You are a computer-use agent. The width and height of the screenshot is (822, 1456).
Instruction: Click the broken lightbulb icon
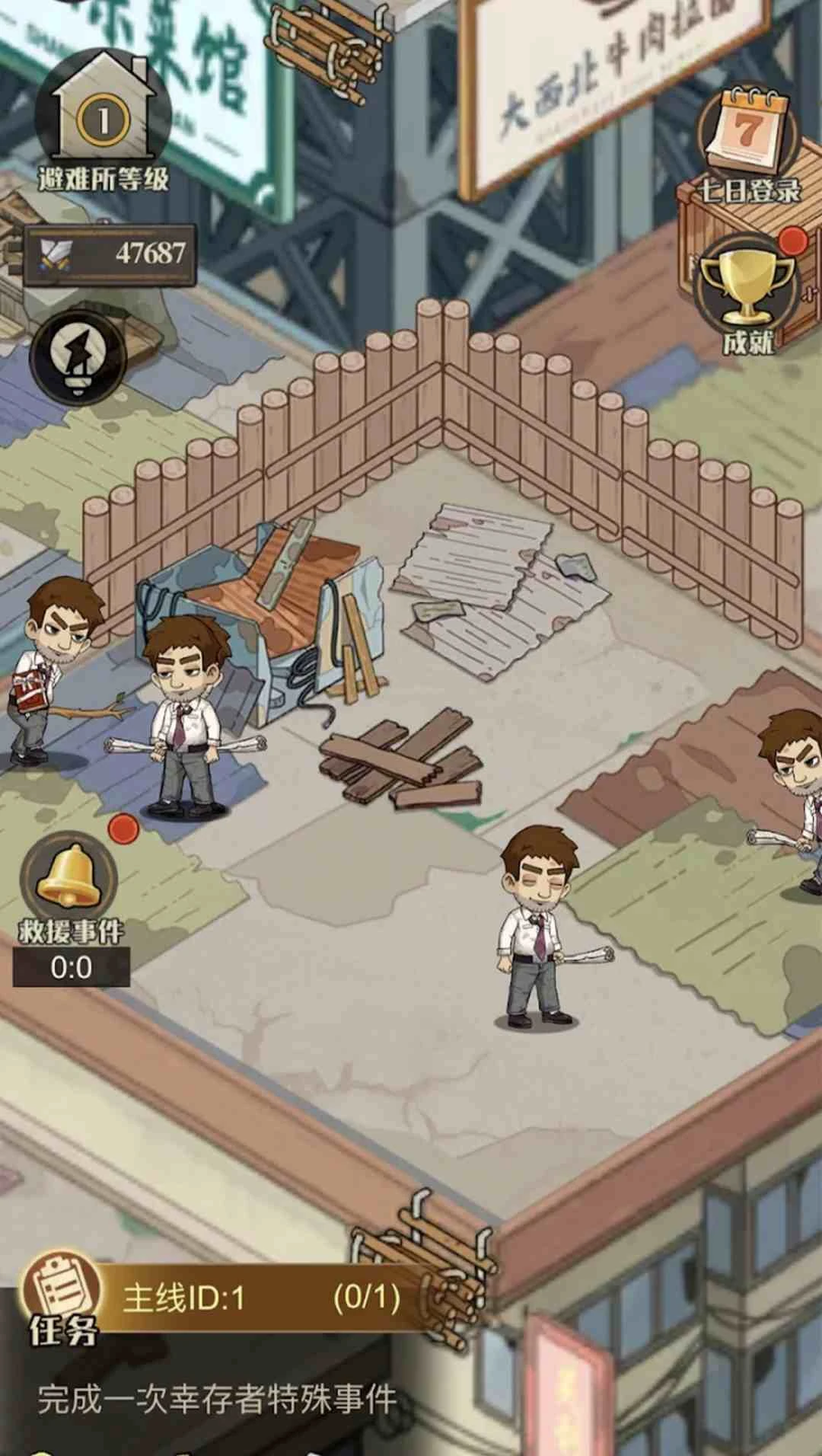point(78,356)
